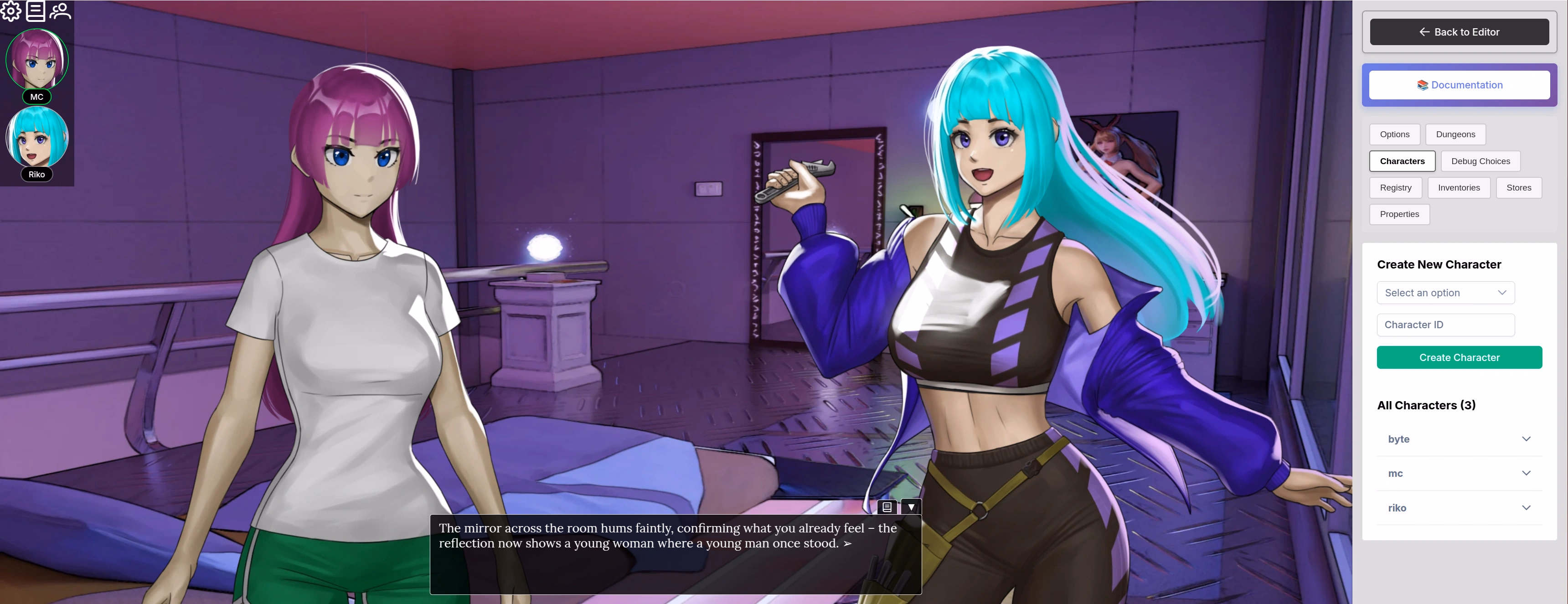1568x604 pixels.
Task: Open the Registry tab
Action: click(x=1395, y=187)
